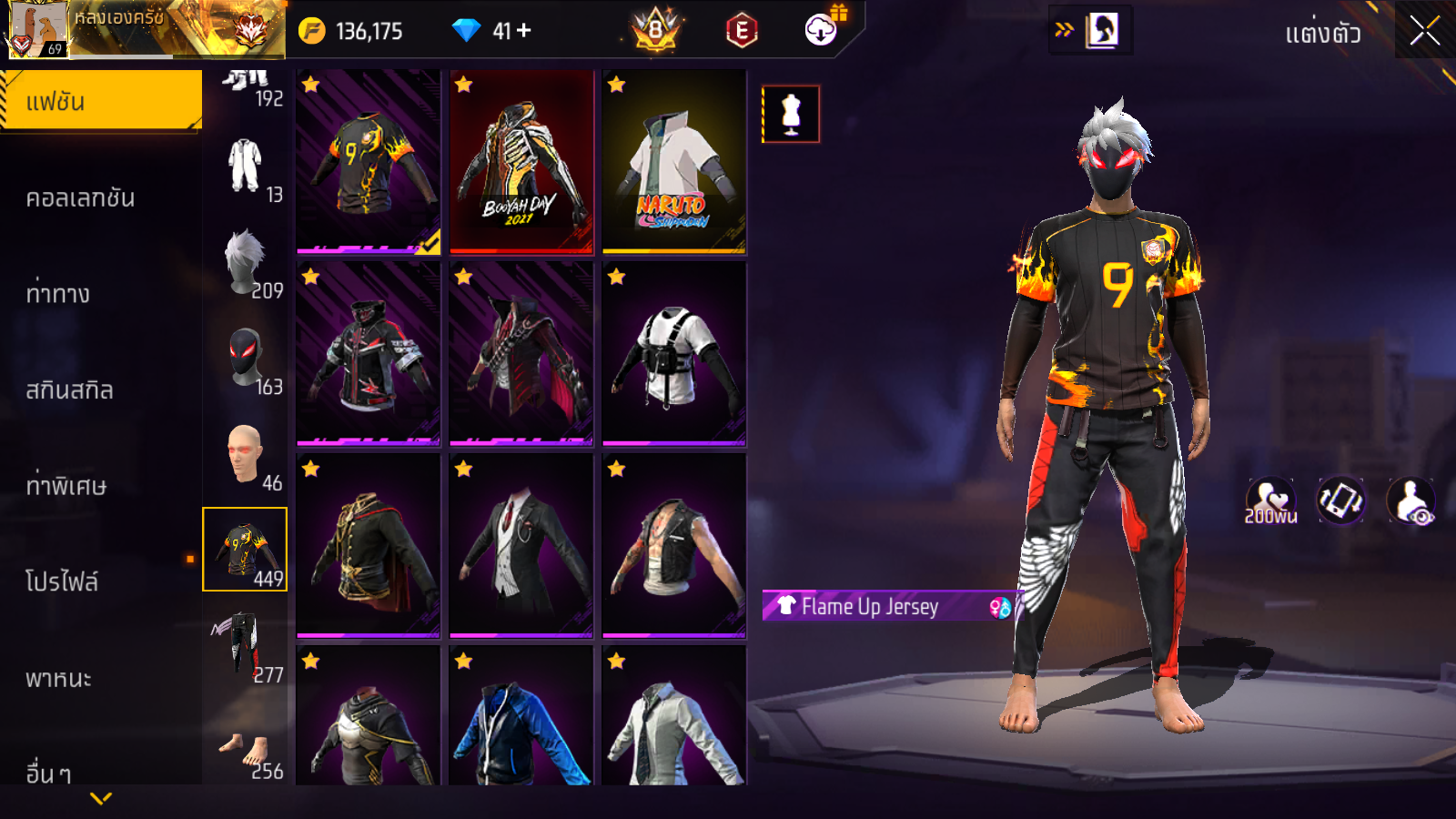
Task: Open the ท่าทาง emotes section
Action: pyautogui.click(x=58, y=294)
